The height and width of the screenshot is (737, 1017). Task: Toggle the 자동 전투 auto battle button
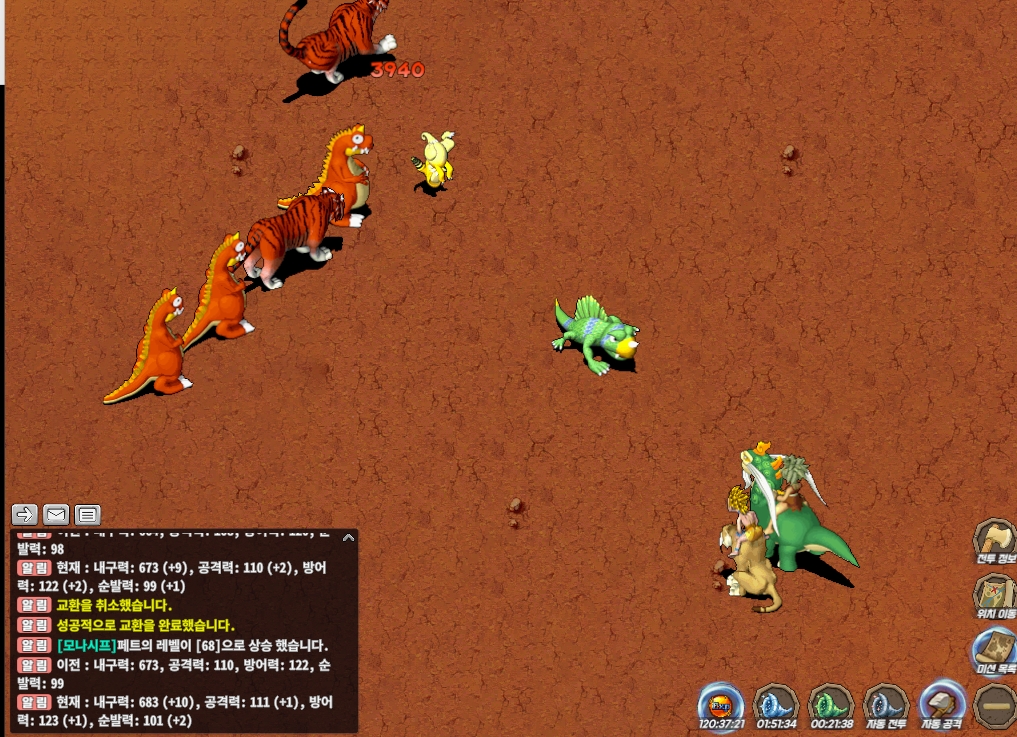[x=884, y=703]
